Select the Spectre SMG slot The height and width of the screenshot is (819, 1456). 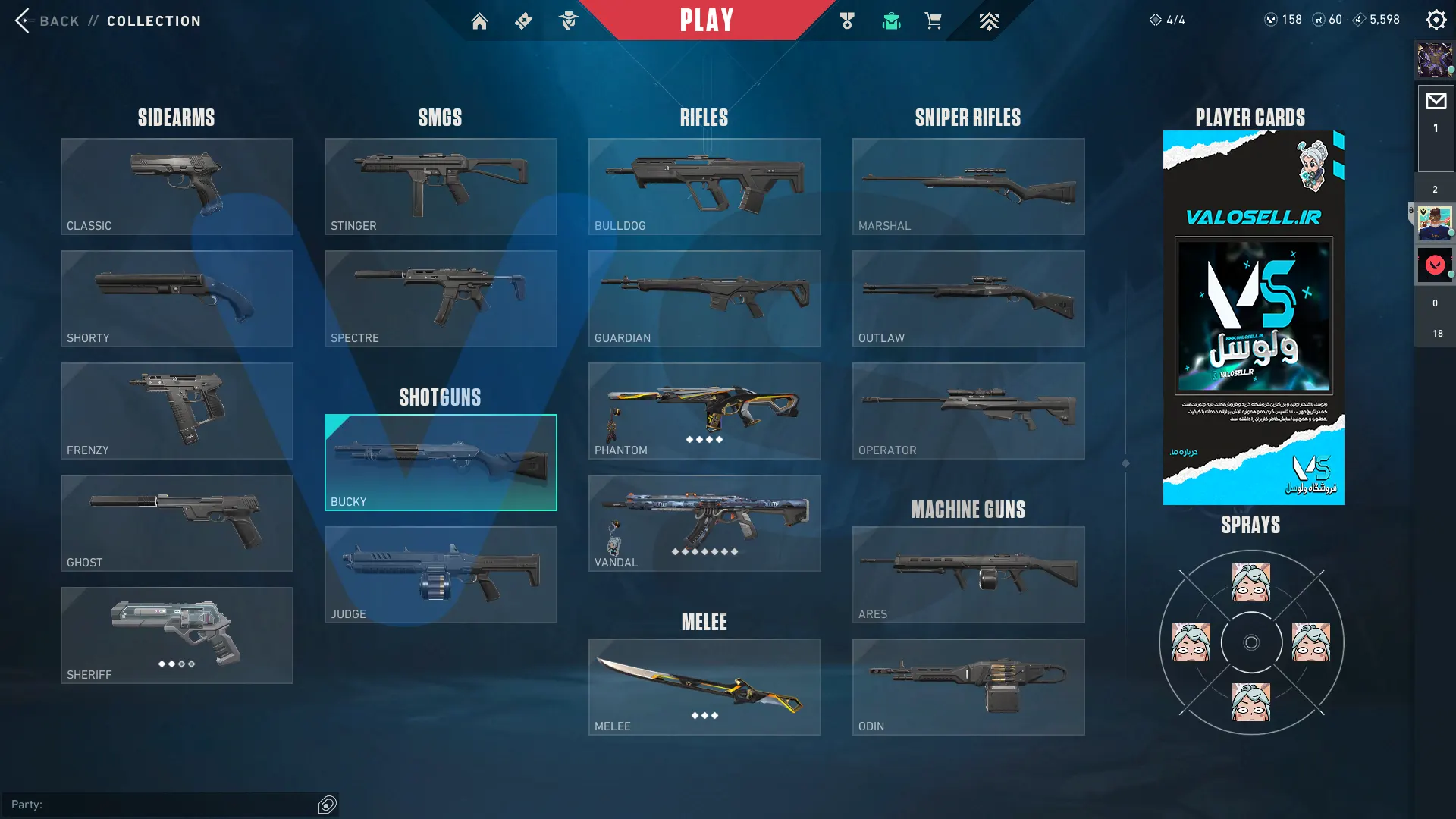coord(441,299)
